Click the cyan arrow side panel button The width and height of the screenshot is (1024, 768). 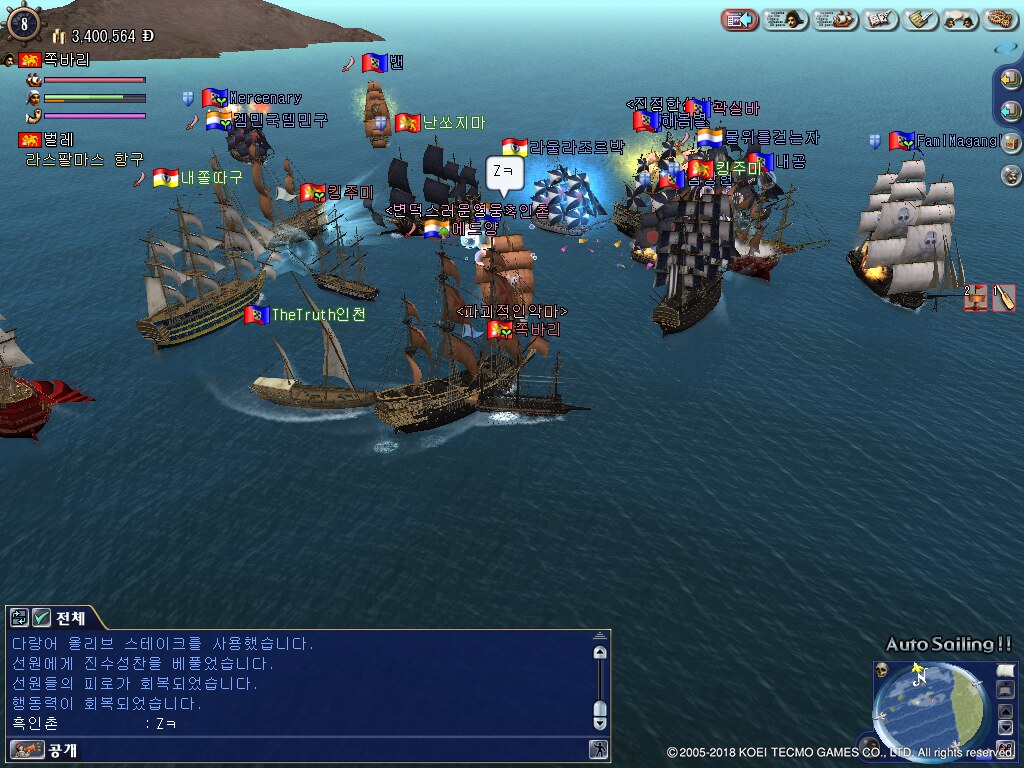pos(1011,110)
